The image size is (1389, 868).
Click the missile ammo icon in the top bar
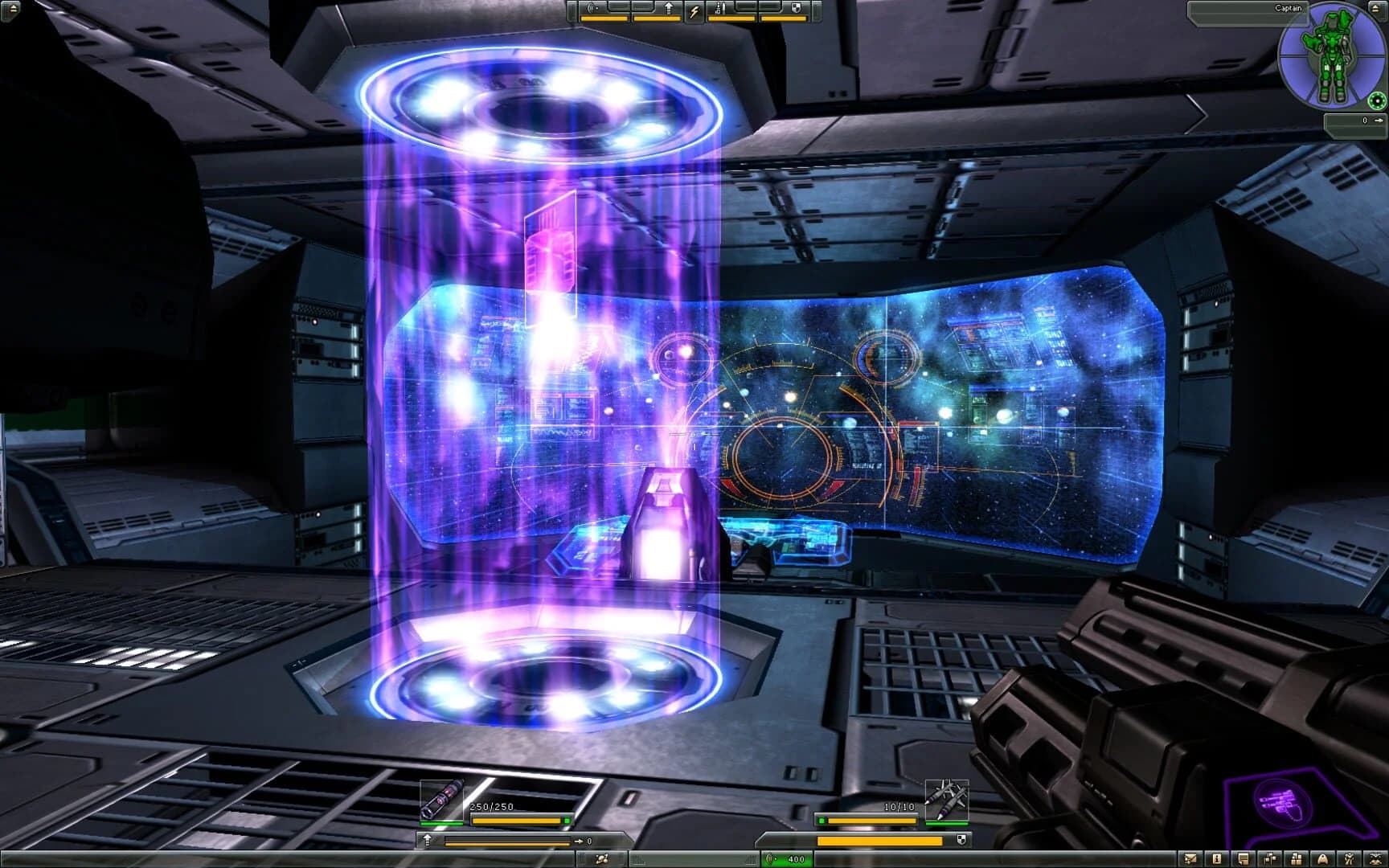[x=720, y=9]
